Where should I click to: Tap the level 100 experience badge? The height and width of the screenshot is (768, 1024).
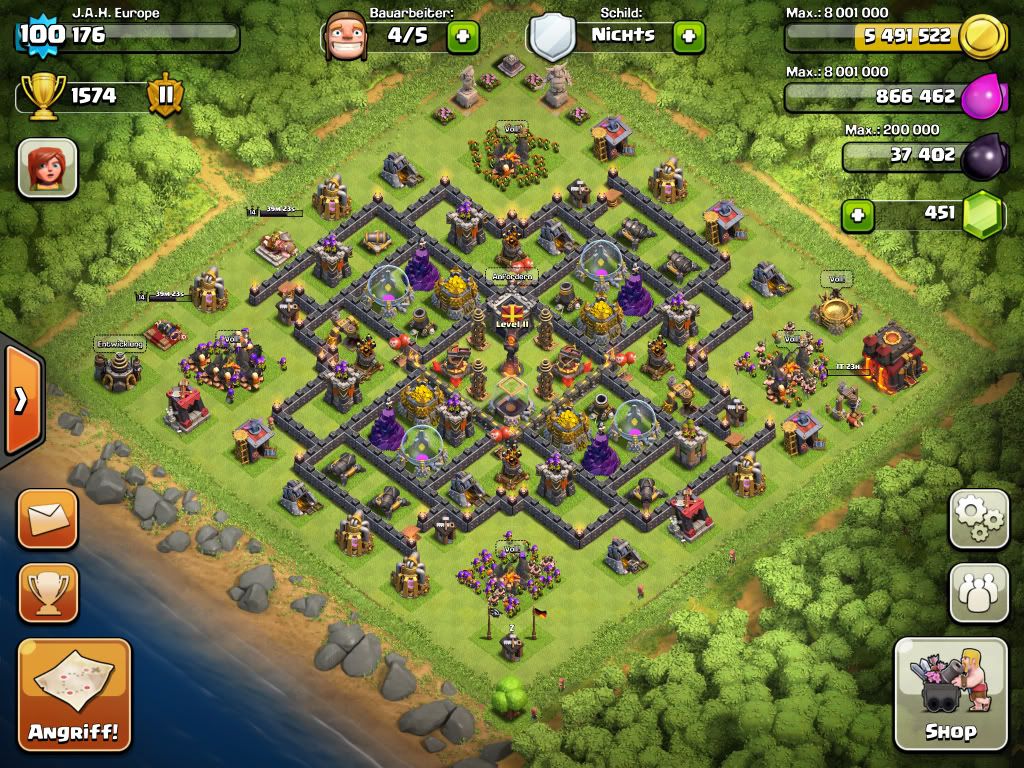tap(41, 36)
